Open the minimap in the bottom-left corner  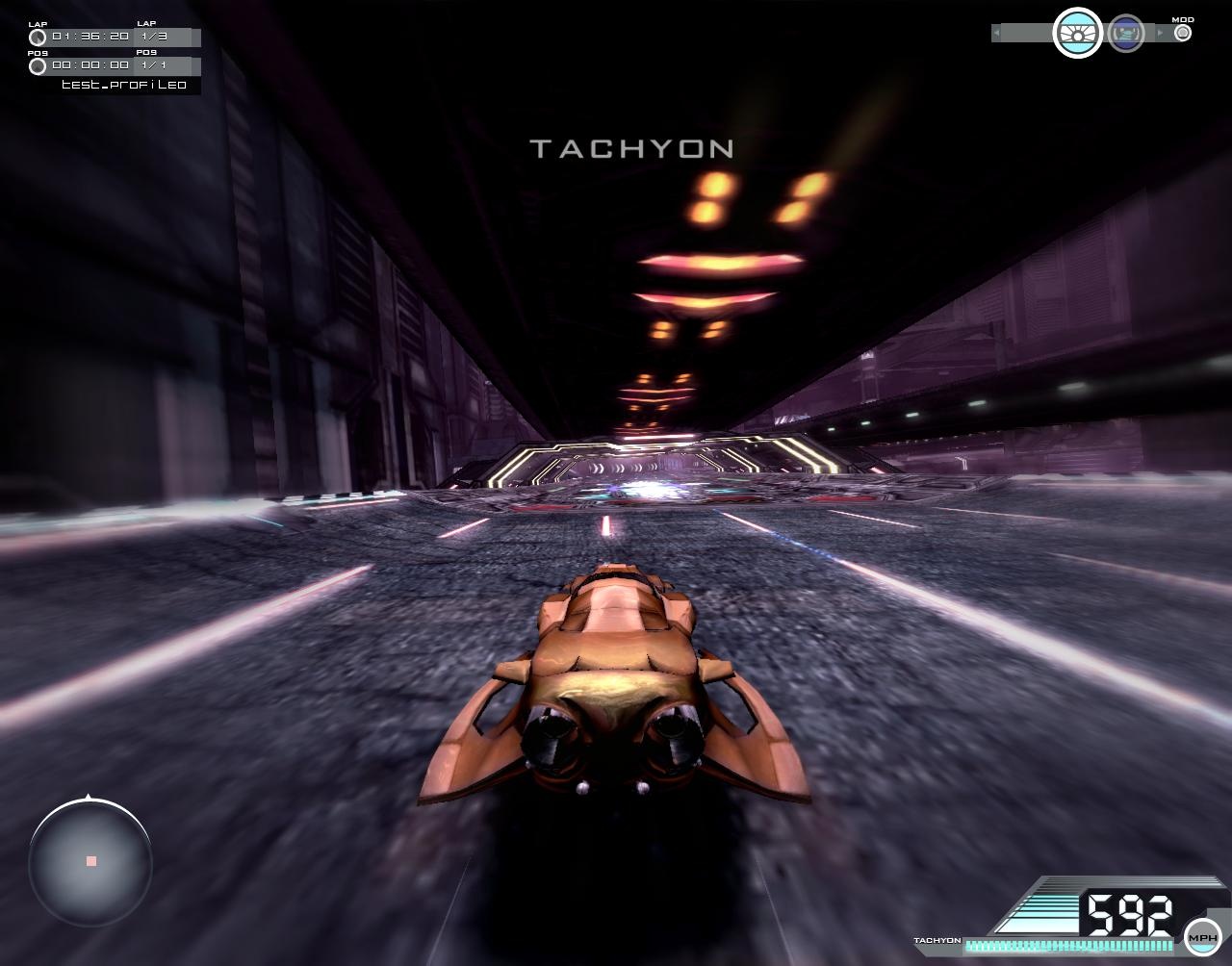(91, 864)
